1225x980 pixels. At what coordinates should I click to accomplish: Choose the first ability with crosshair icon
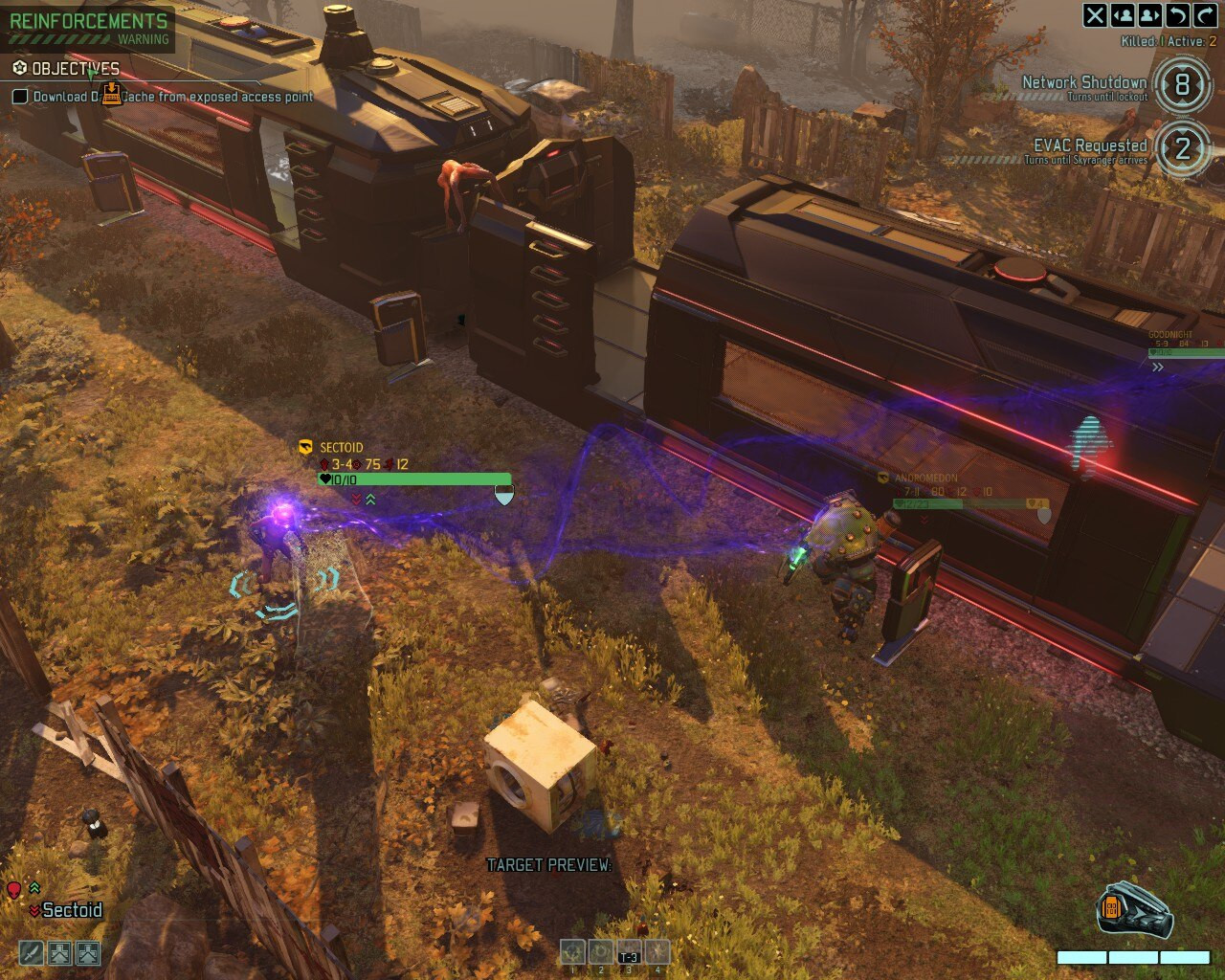[573, 952]
